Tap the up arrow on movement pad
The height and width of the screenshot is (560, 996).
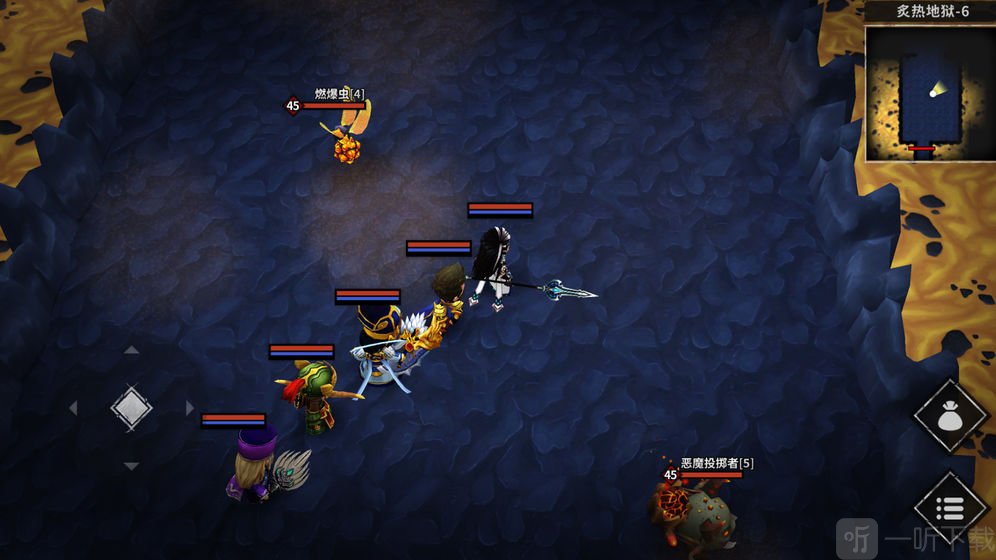pyautogui.click(x=131, y=350)
